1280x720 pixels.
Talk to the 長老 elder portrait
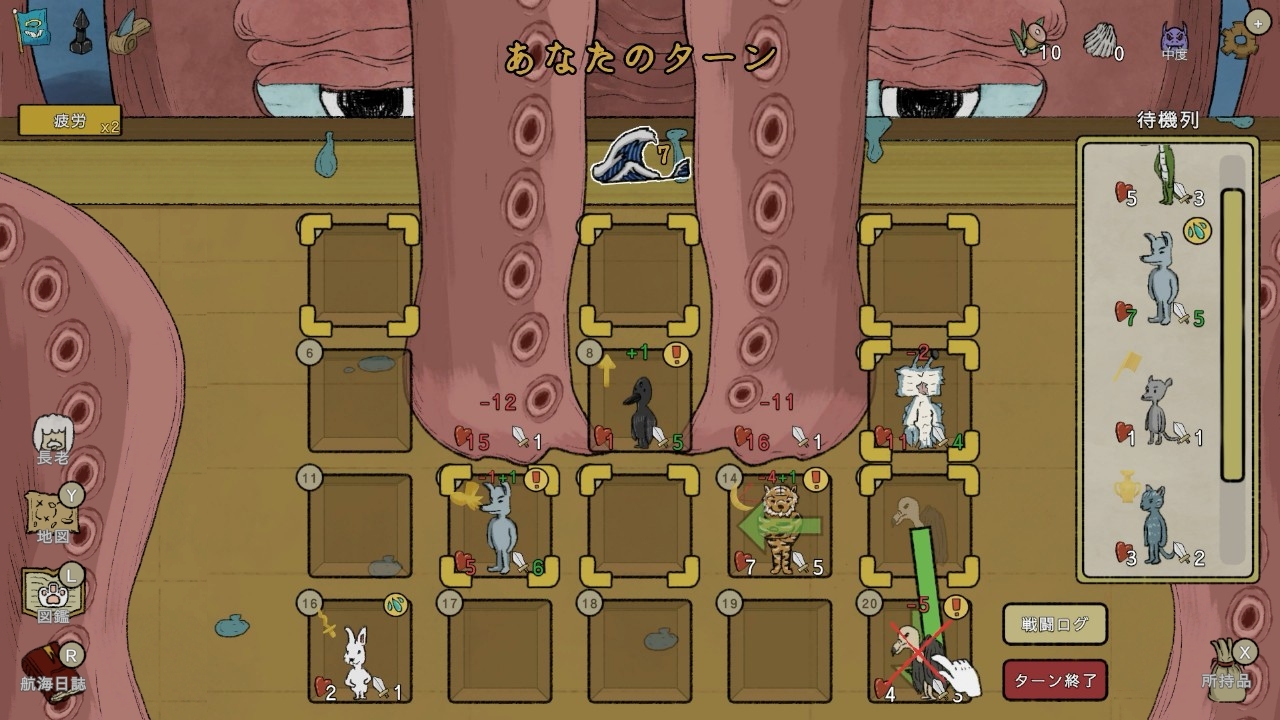[53, 436]
